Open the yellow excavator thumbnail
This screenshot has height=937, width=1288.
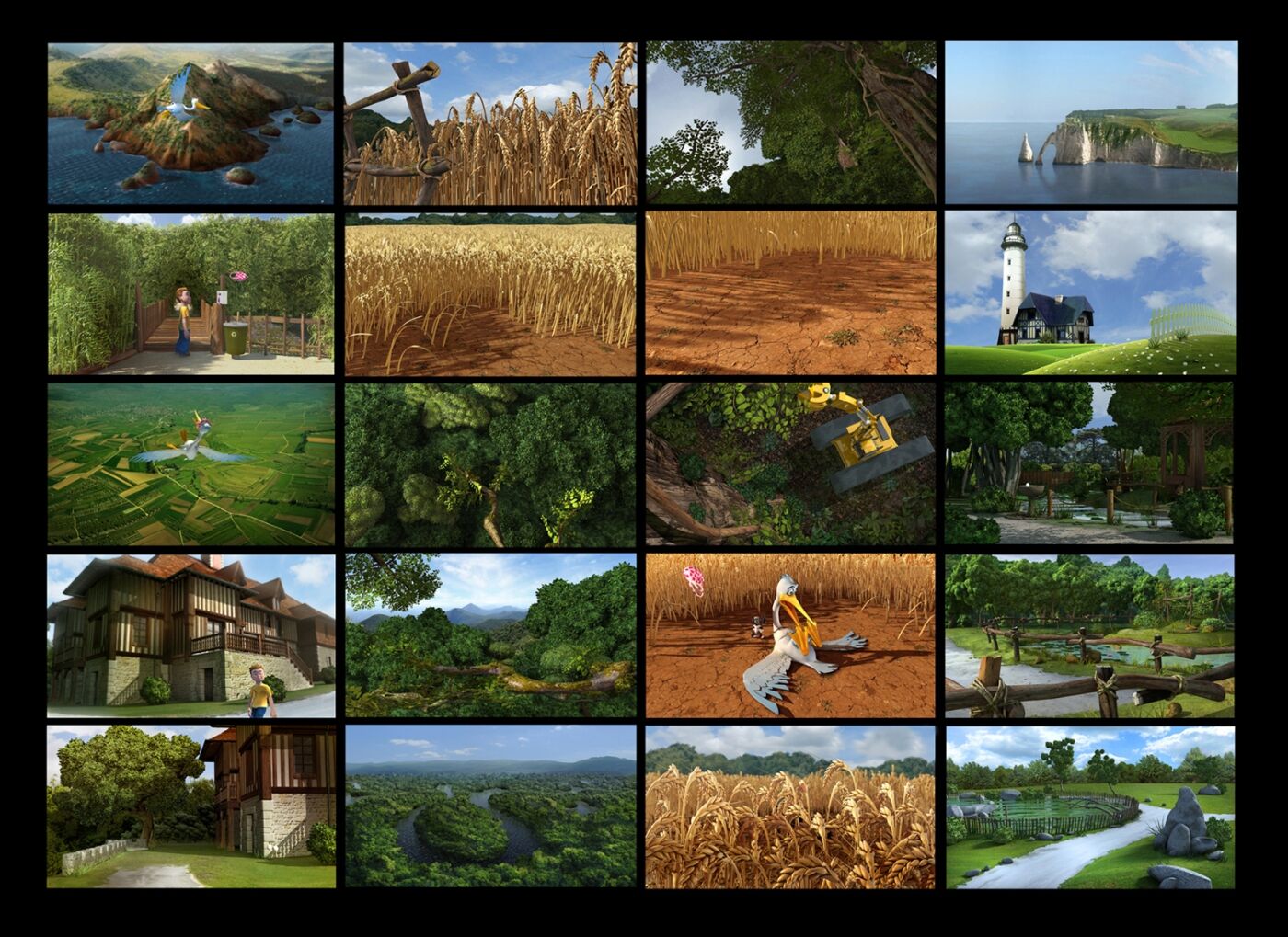point(790,464)
